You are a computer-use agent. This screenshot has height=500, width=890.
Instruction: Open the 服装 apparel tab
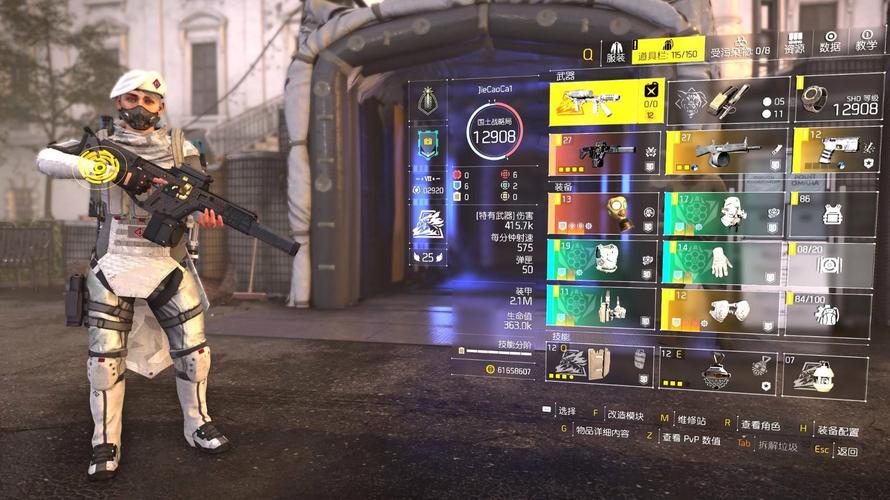[x=615, y=51]
